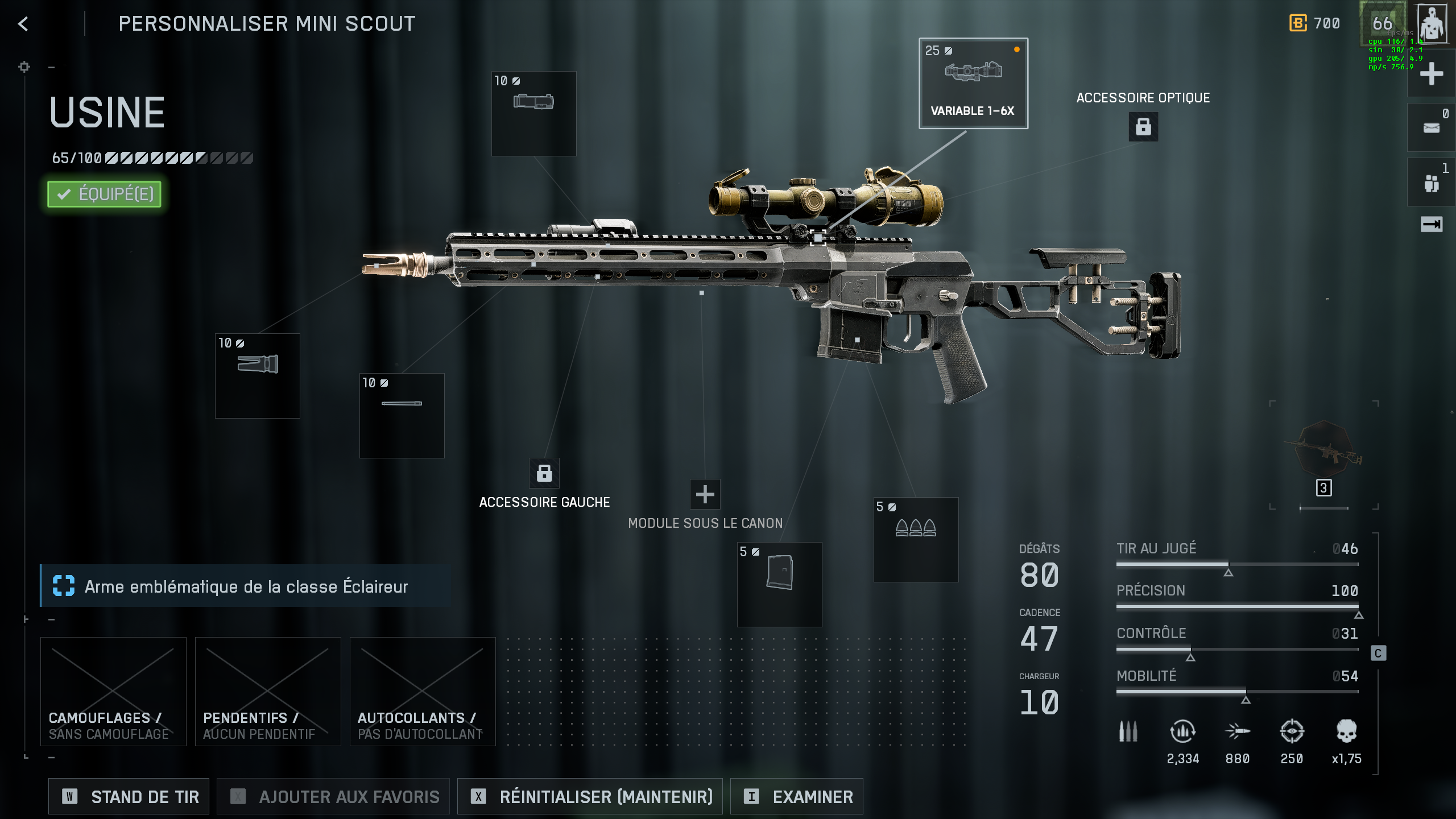Click the Équipé(e) equipped badge
Screen dimensions: 1456x819
(x=105, y=194)
